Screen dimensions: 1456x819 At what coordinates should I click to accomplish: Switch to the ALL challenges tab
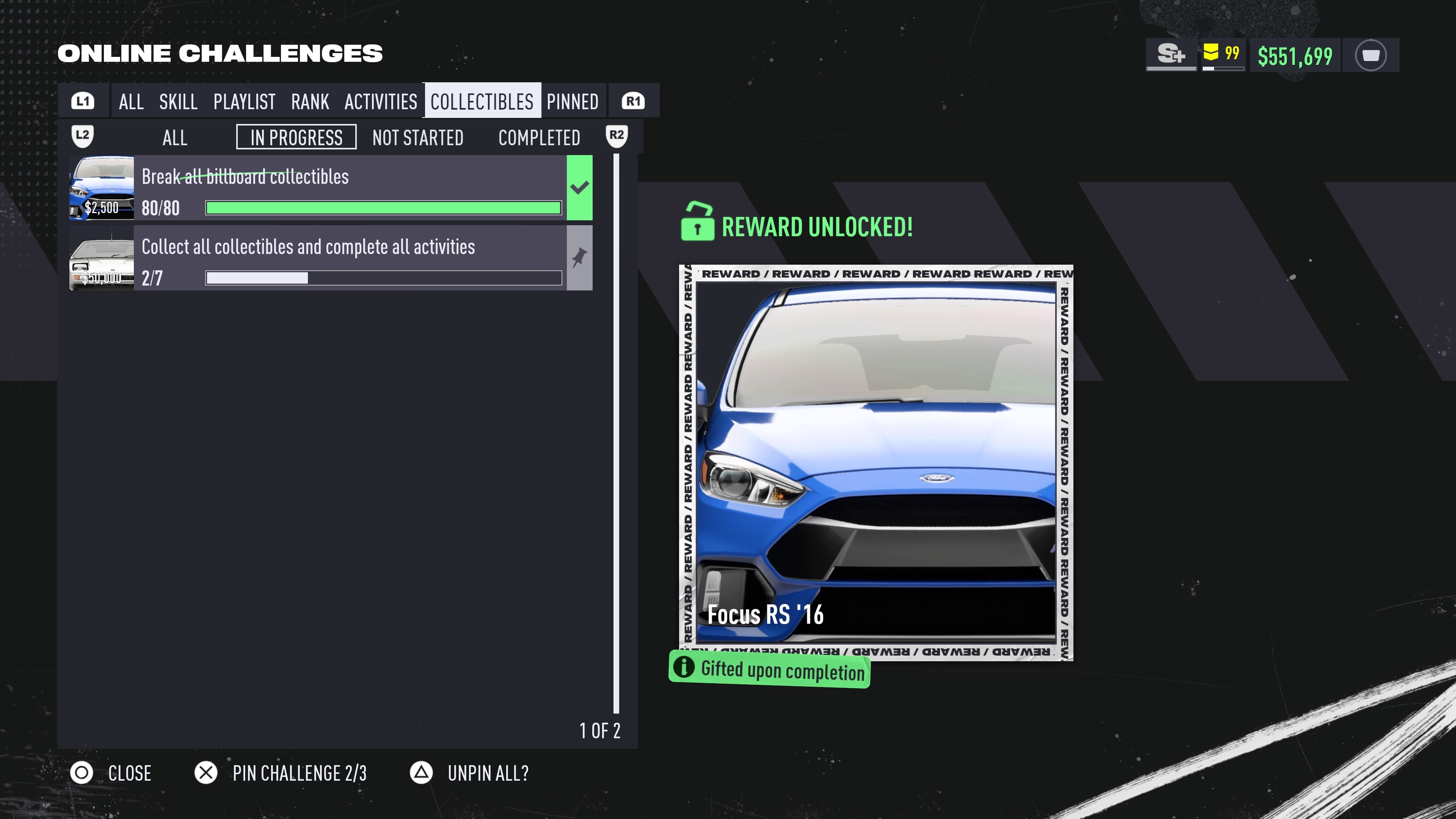tap(131, 102)
